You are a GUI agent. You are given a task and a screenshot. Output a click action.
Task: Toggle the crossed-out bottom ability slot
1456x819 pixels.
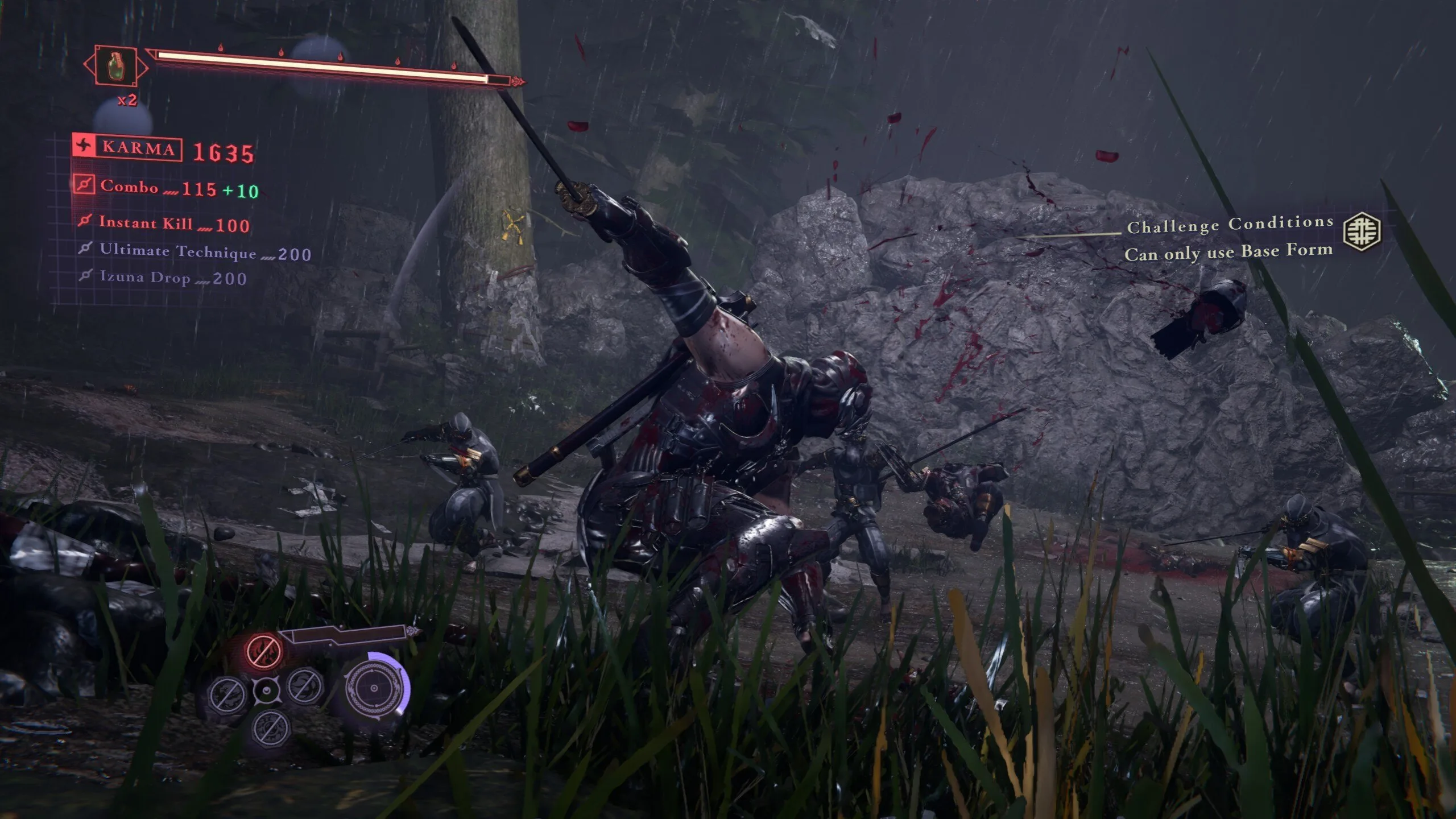tap(271, 730)
